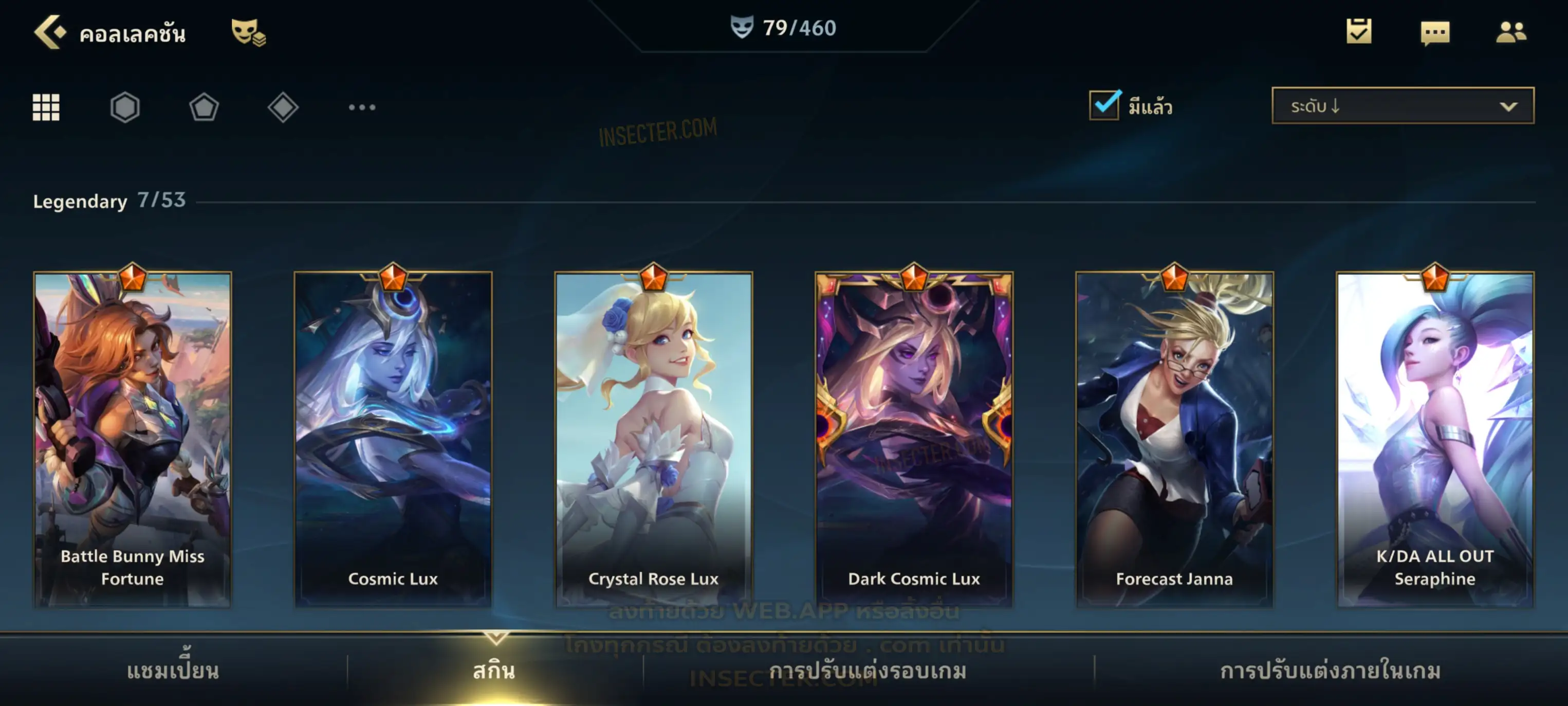The height and width of the screenshot is (706, 1568).
Task: Switch to the แชมเปี้ยน tab
Action: [x=173, y=671]
